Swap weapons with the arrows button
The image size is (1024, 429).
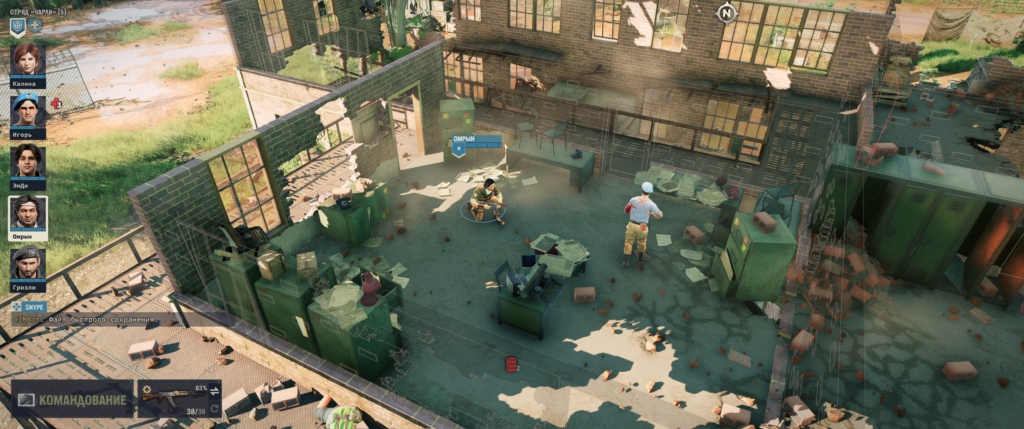[216, 389]
